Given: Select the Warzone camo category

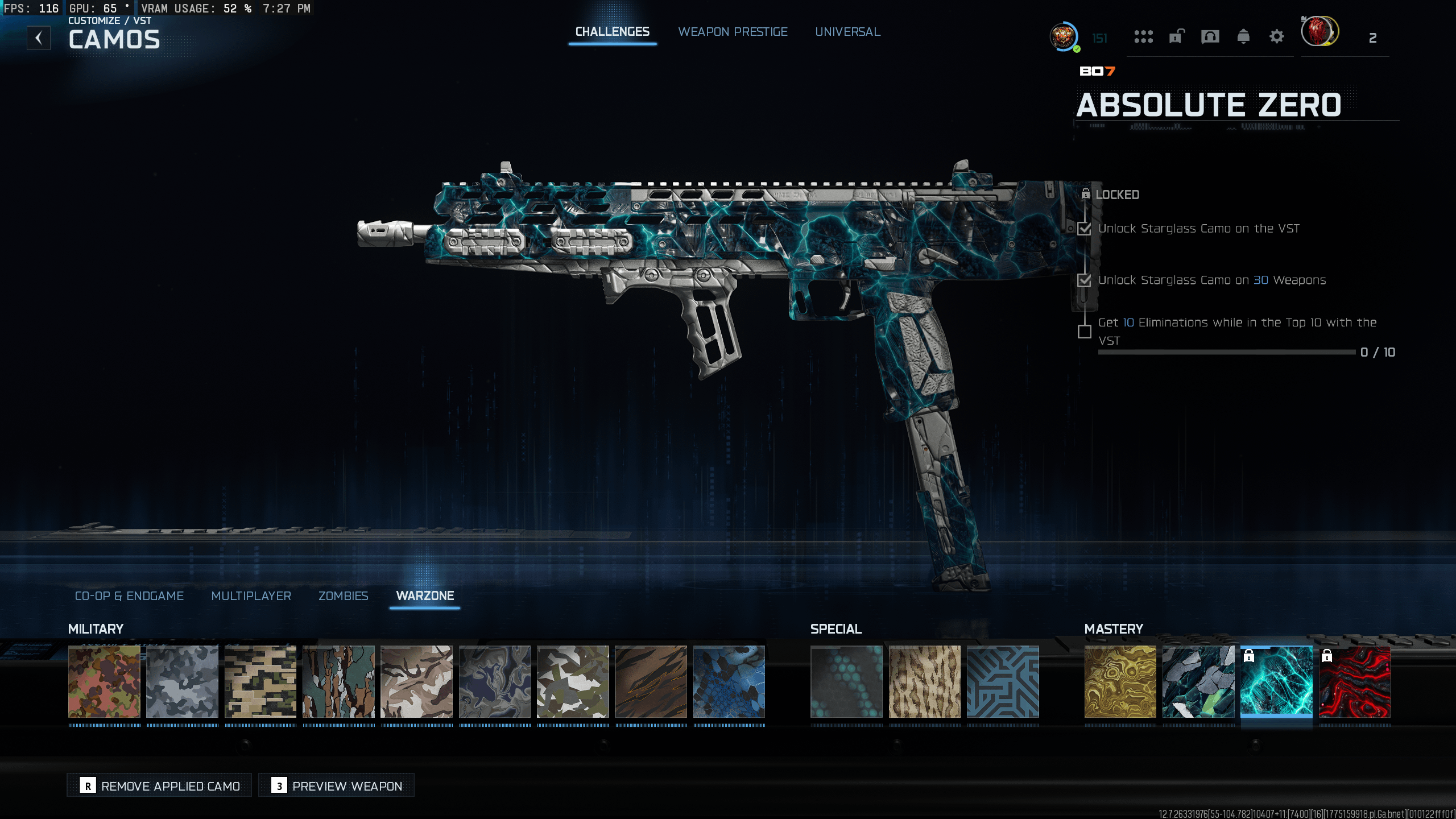Looking at the screenshot, I should point(425,595).
